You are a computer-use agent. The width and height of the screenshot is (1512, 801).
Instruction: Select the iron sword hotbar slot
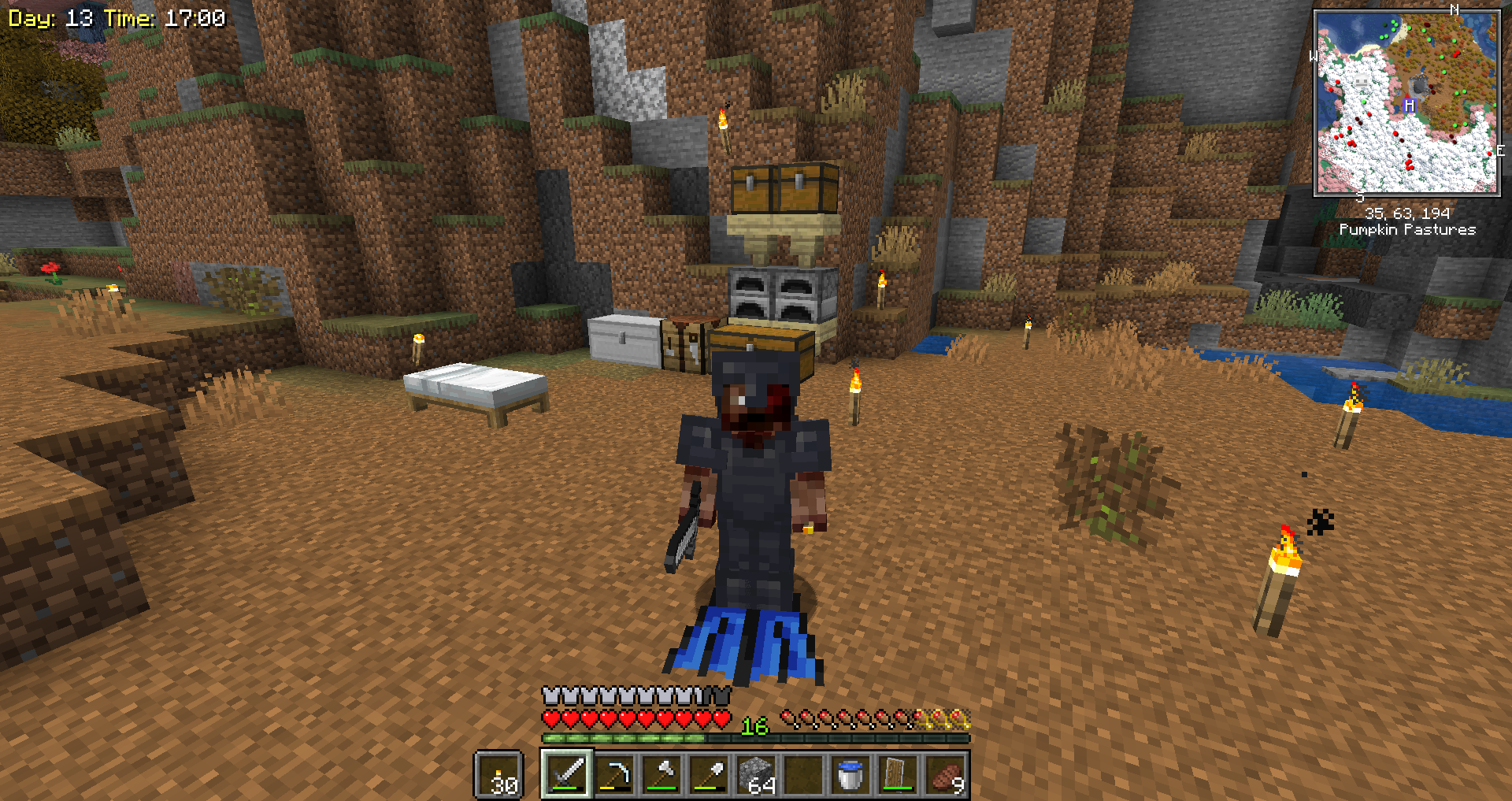[x=567, y=774]
